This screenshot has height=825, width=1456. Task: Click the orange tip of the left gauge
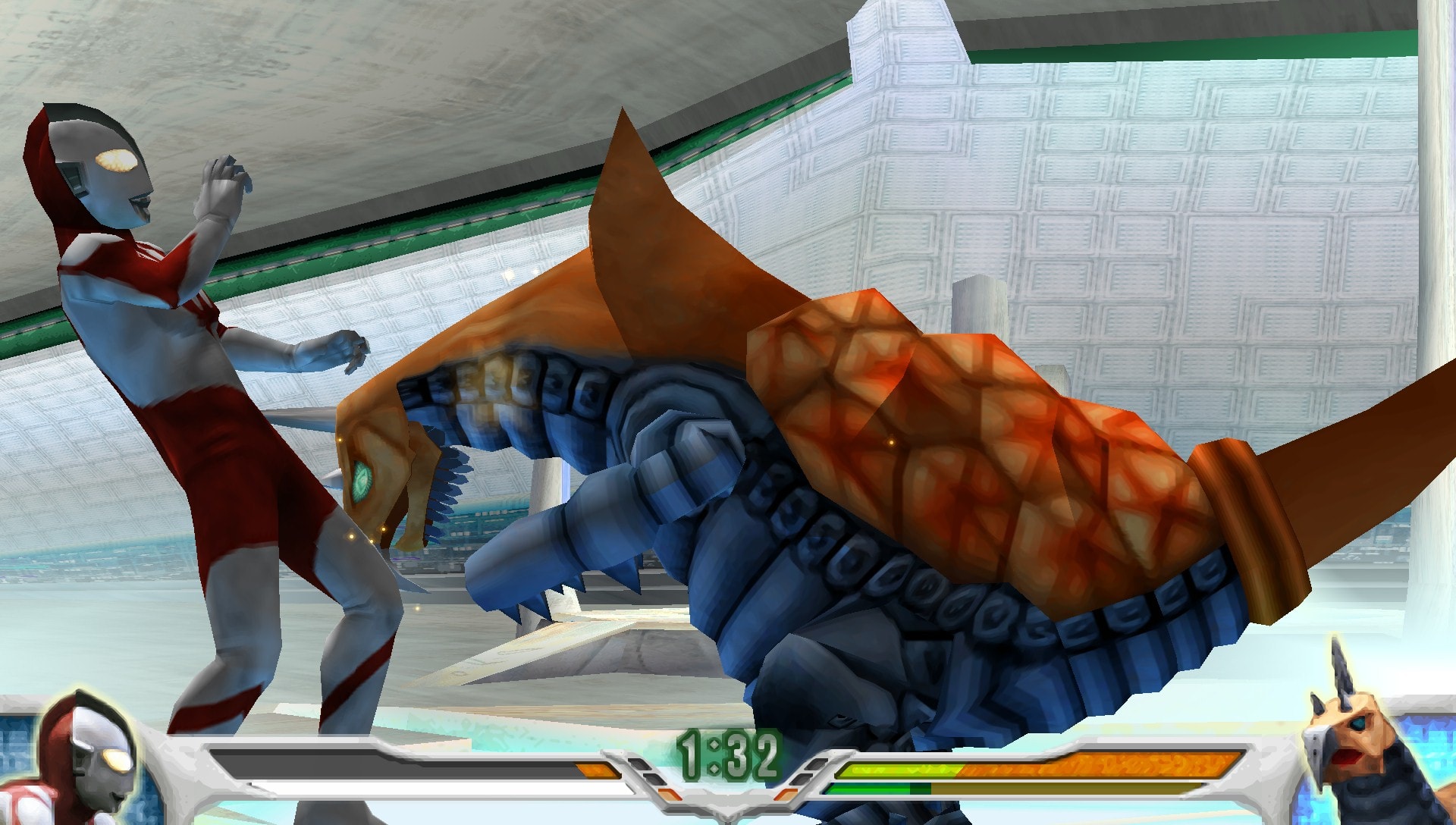coord(595,768)
